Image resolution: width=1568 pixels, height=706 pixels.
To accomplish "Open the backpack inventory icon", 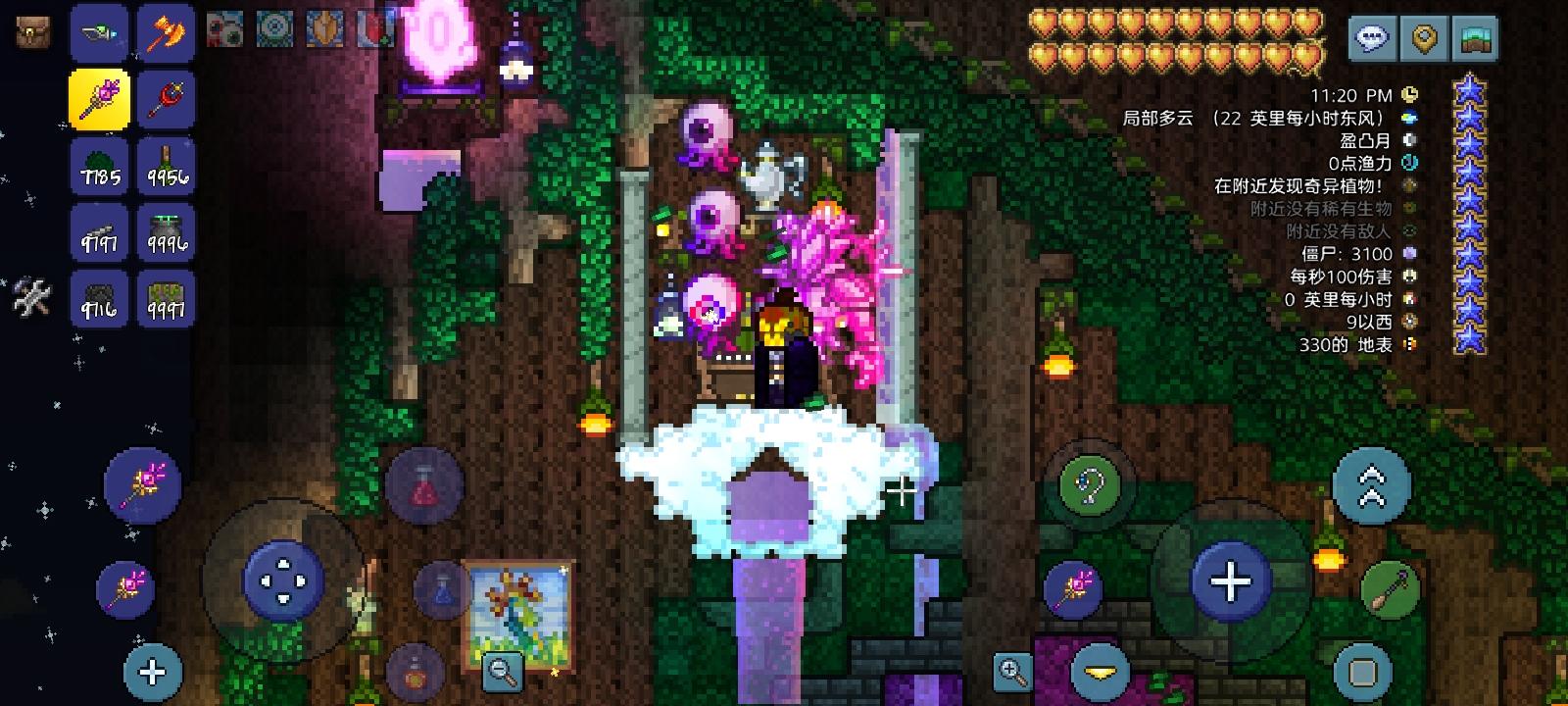I will coord(31,31).
